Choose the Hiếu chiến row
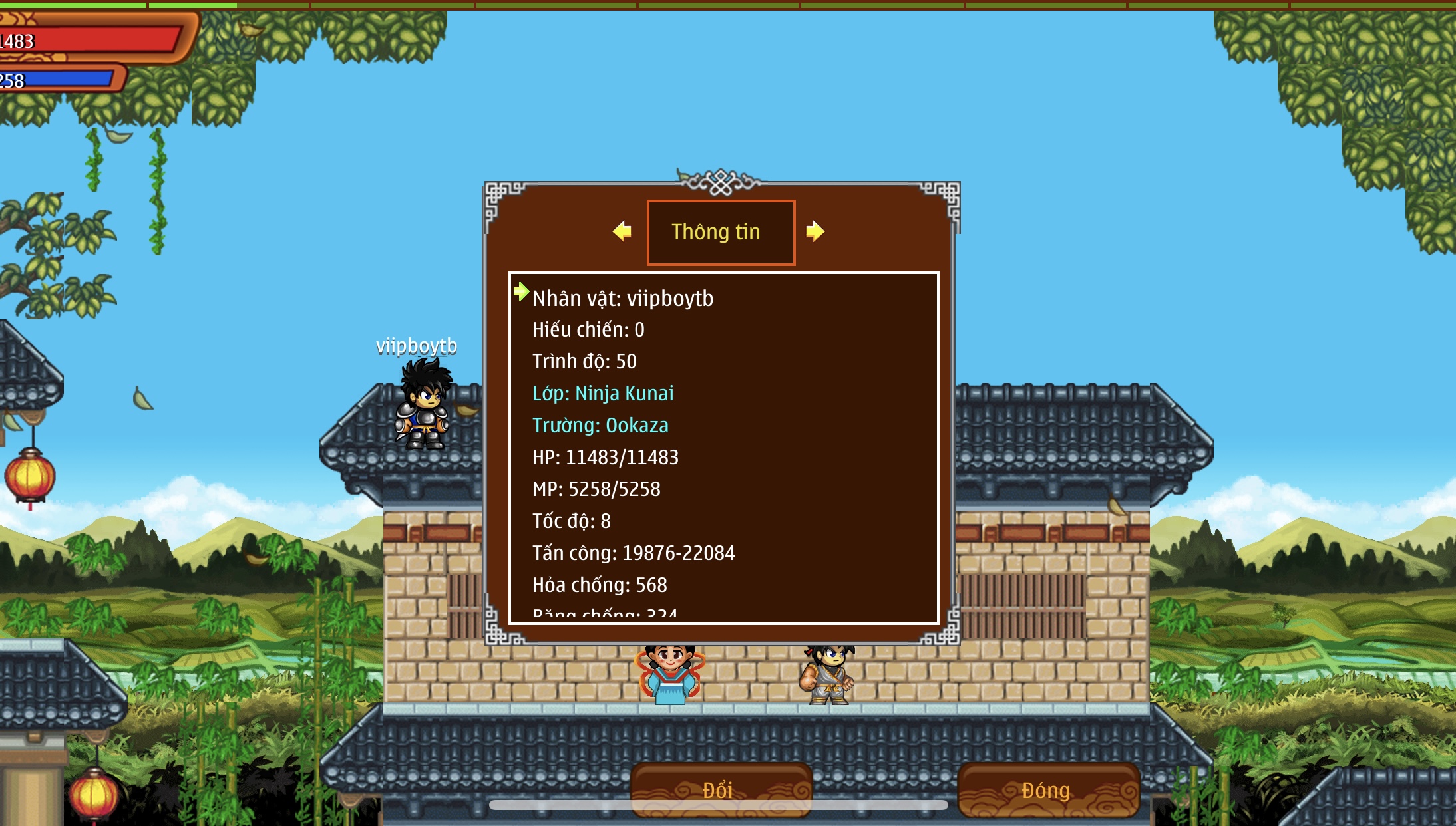 point(588,330)
